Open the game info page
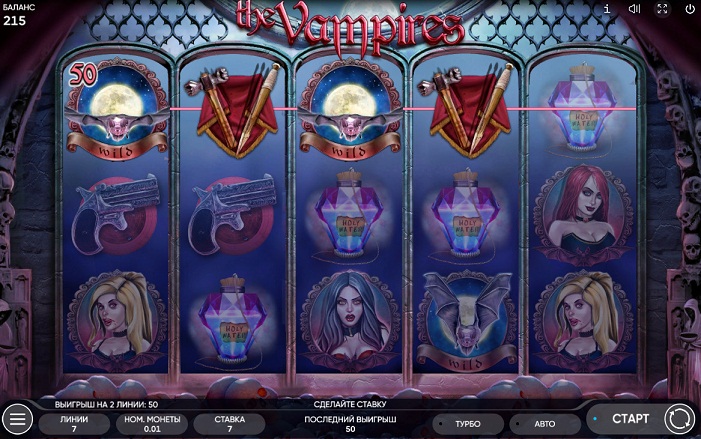Screen dimensions: 701x439 tap(606, 9)
